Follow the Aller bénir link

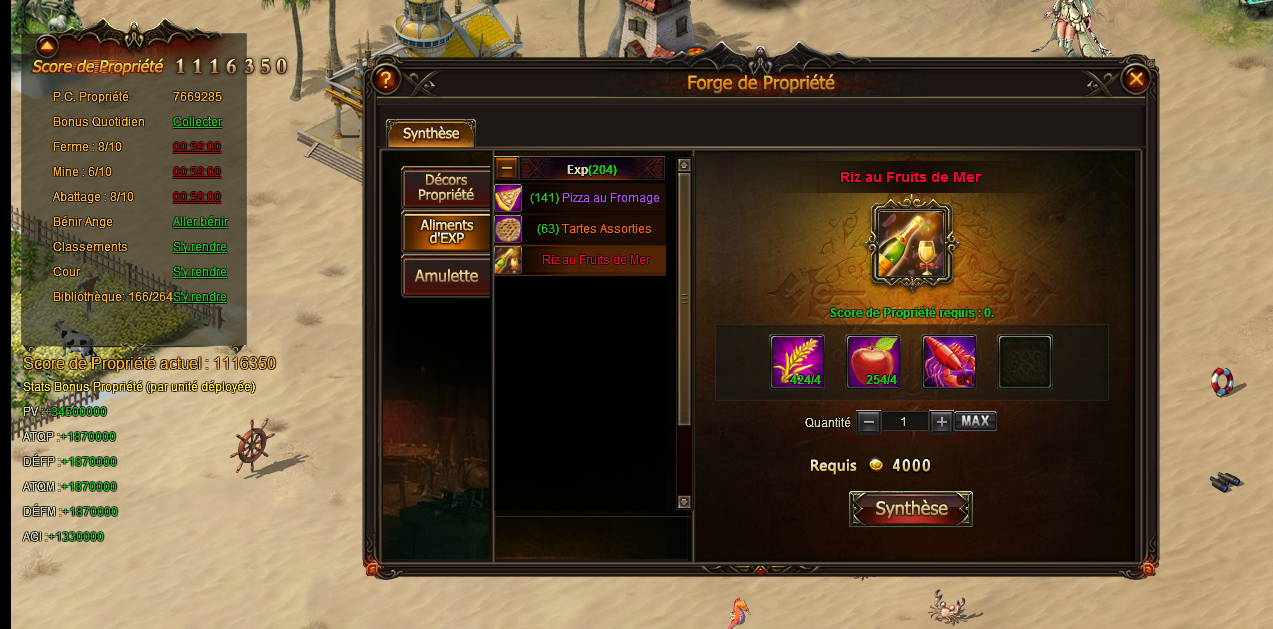pos(200,222)
